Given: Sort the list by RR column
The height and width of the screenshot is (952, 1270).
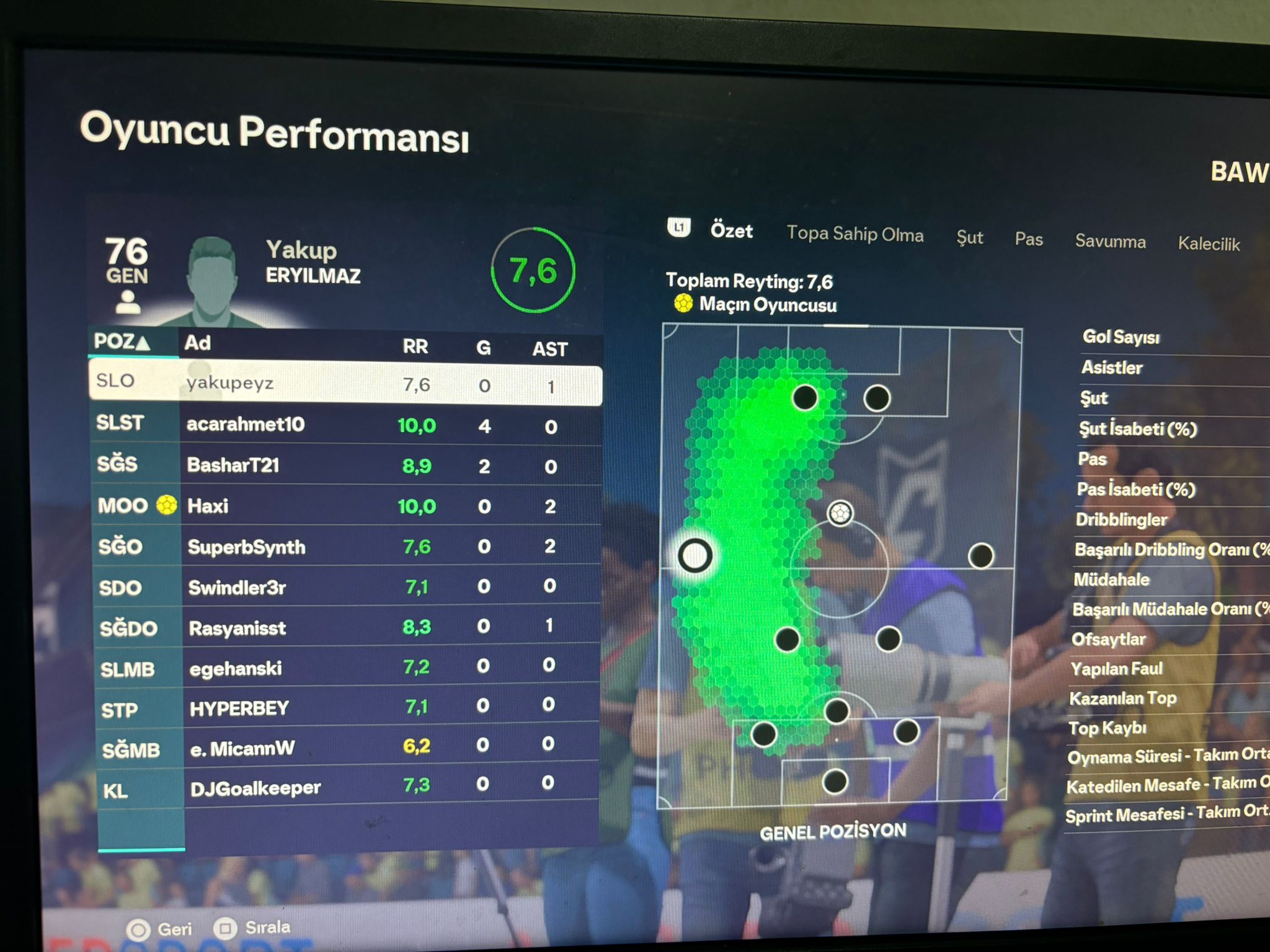Looking at the screenshot, I should coord(415,346).
